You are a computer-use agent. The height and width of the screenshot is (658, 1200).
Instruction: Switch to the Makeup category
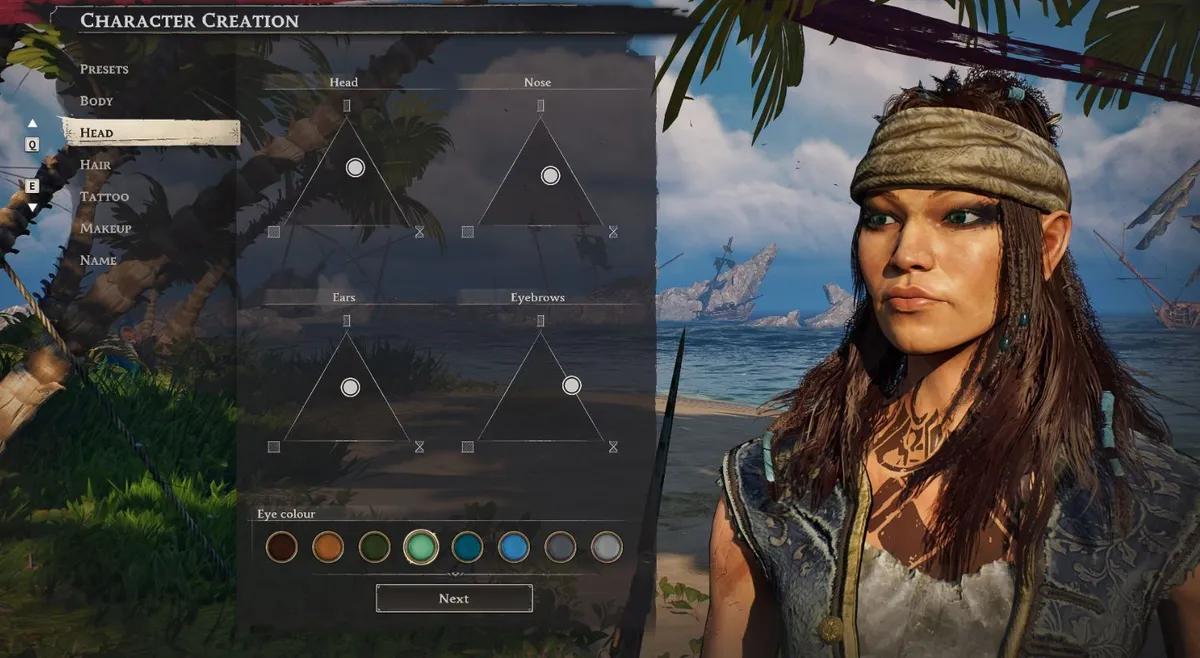coord(106,228)
